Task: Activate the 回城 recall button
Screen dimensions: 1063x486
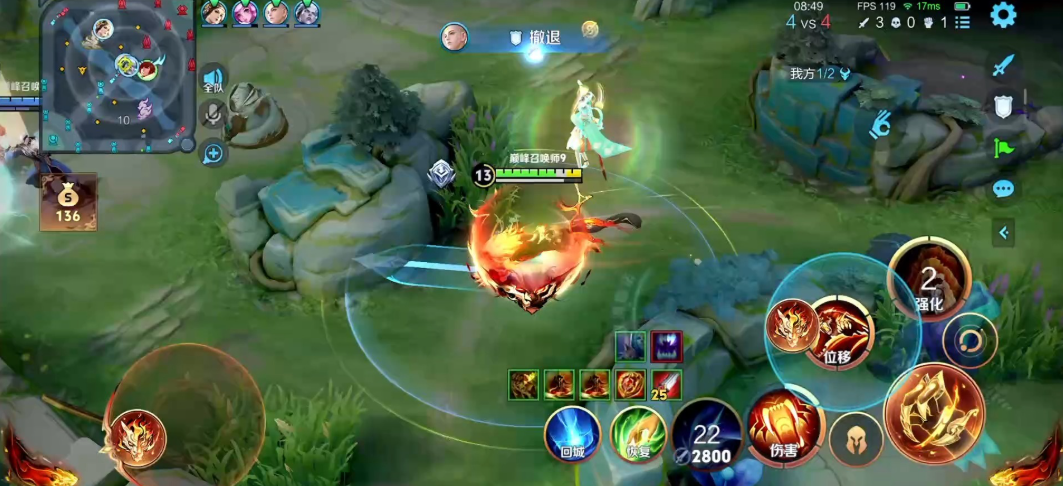Action: pyautogui.click(x=572, y=435)
